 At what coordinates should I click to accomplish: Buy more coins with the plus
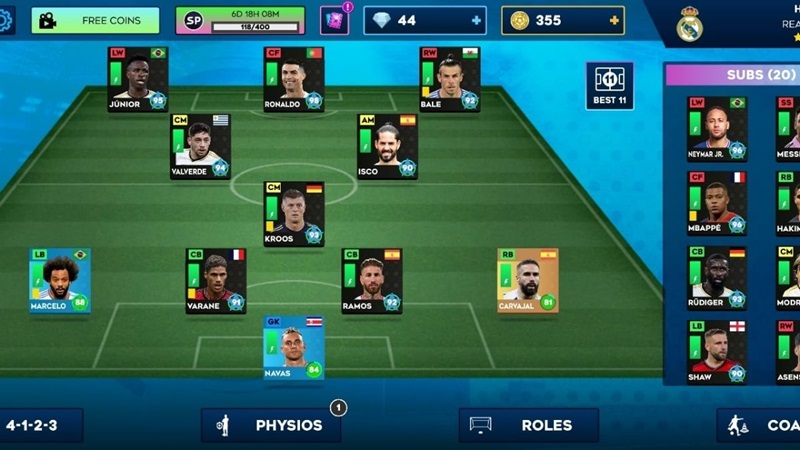coord(616,20)
